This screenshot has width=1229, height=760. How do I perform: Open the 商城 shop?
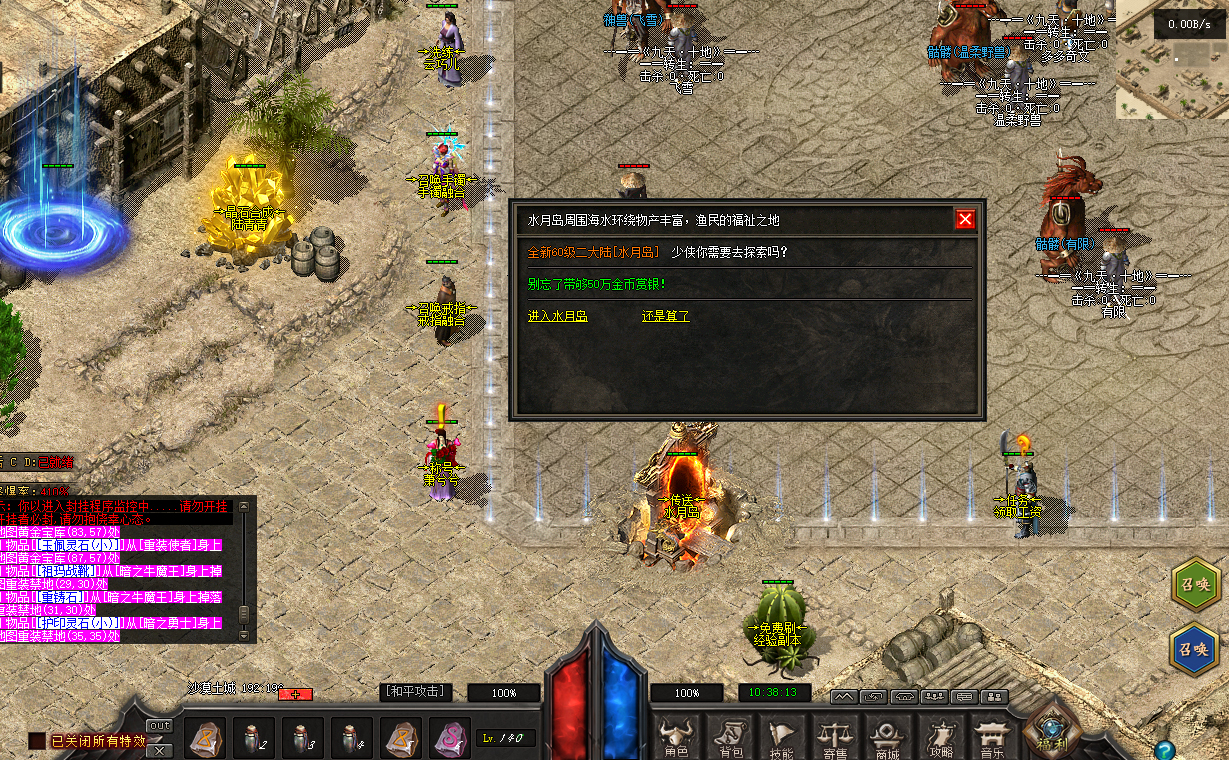click(888, 739)
